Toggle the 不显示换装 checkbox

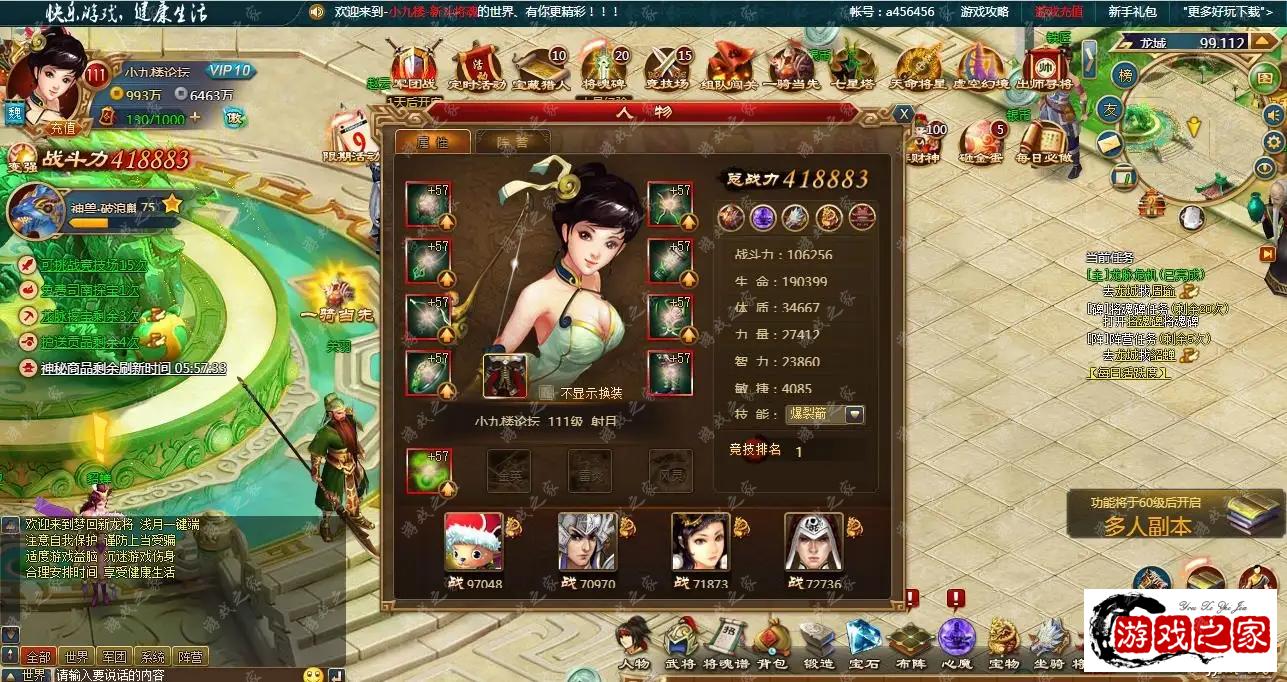547,393
